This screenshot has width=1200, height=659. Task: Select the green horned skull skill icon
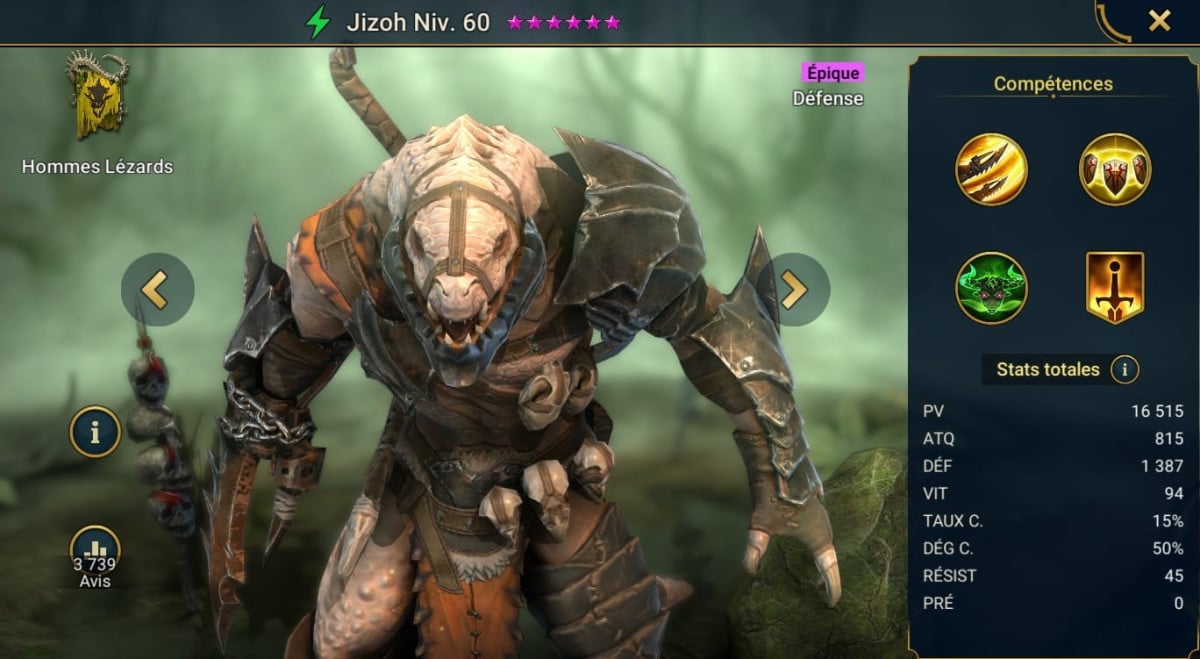click(x=991, y=288)
